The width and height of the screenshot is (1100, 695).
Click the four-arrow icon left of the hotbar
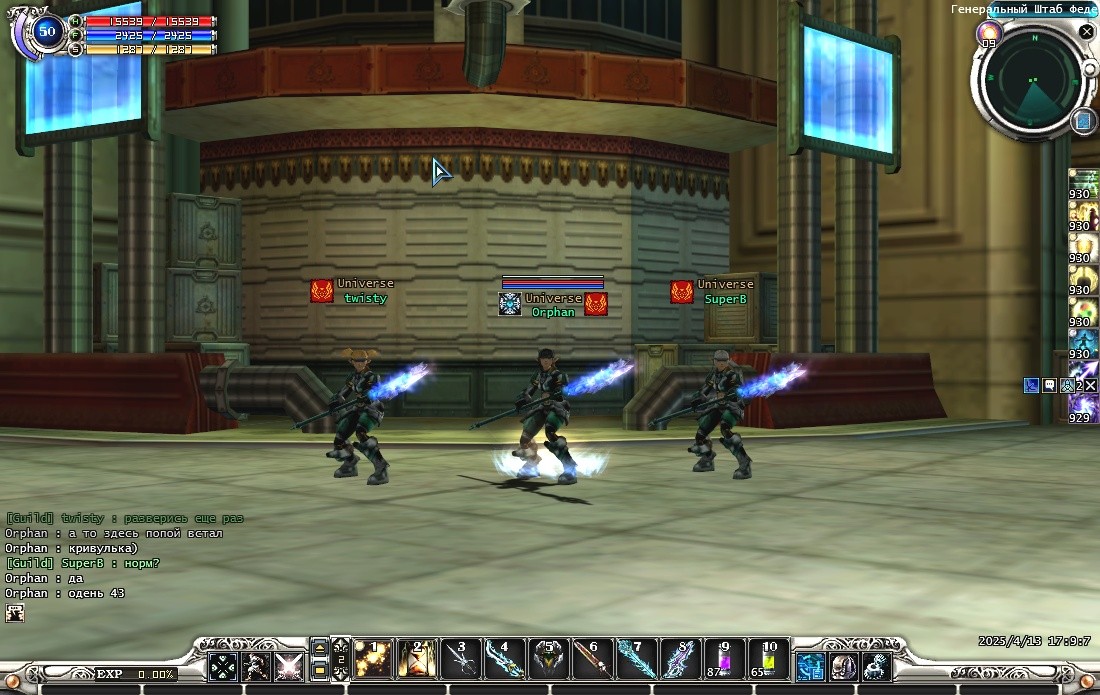223,666
